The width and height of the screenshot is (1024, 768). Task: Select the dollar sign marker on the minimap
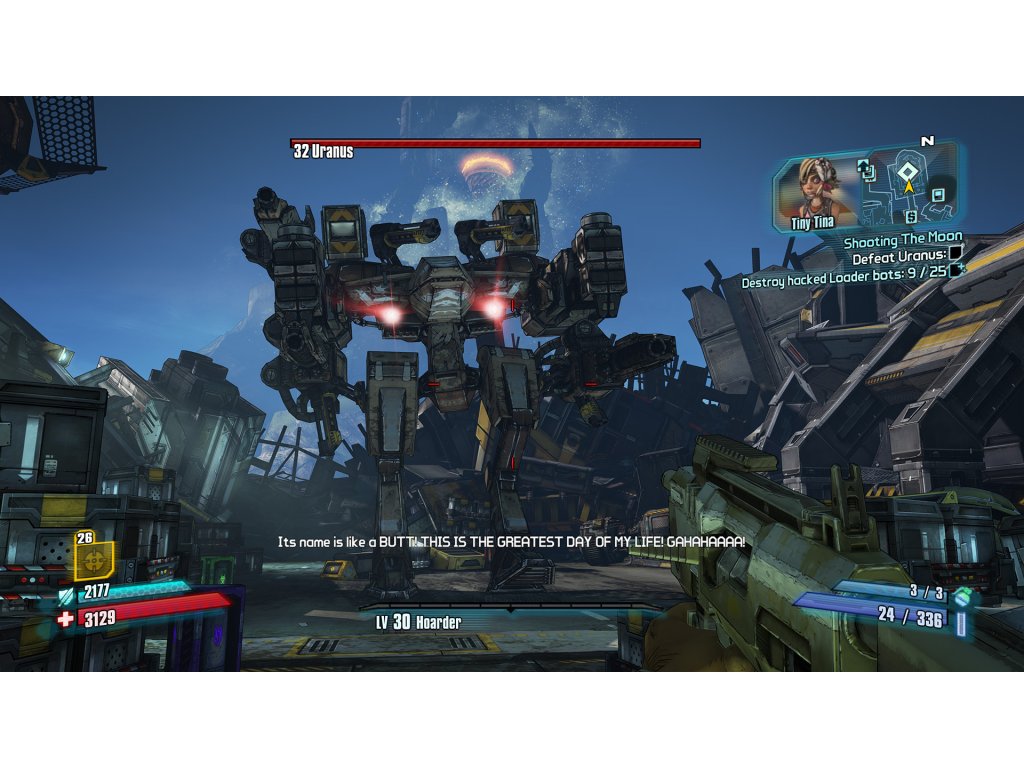(911, 216)
